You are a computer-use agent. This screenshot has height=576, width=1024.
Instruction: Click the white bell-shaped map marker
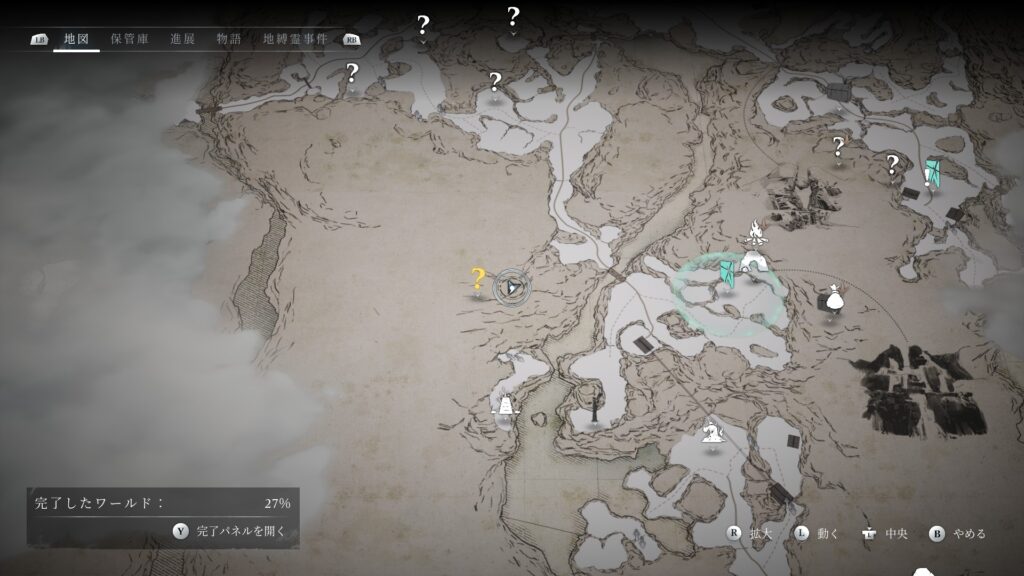coord(505,404)
